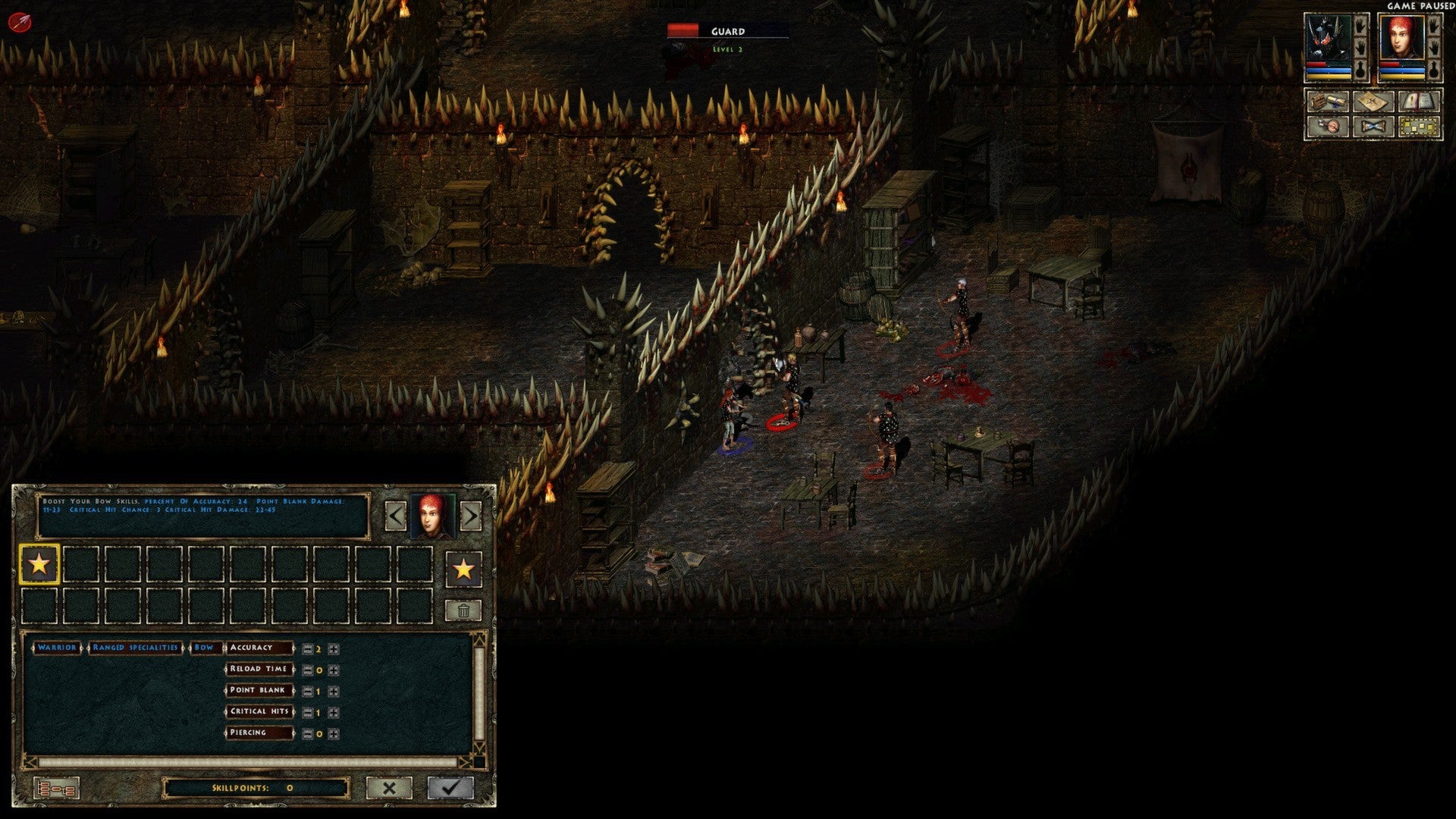1456x819 pixels.
Task: Open the arrow and target button
Action: point(1328,126)
